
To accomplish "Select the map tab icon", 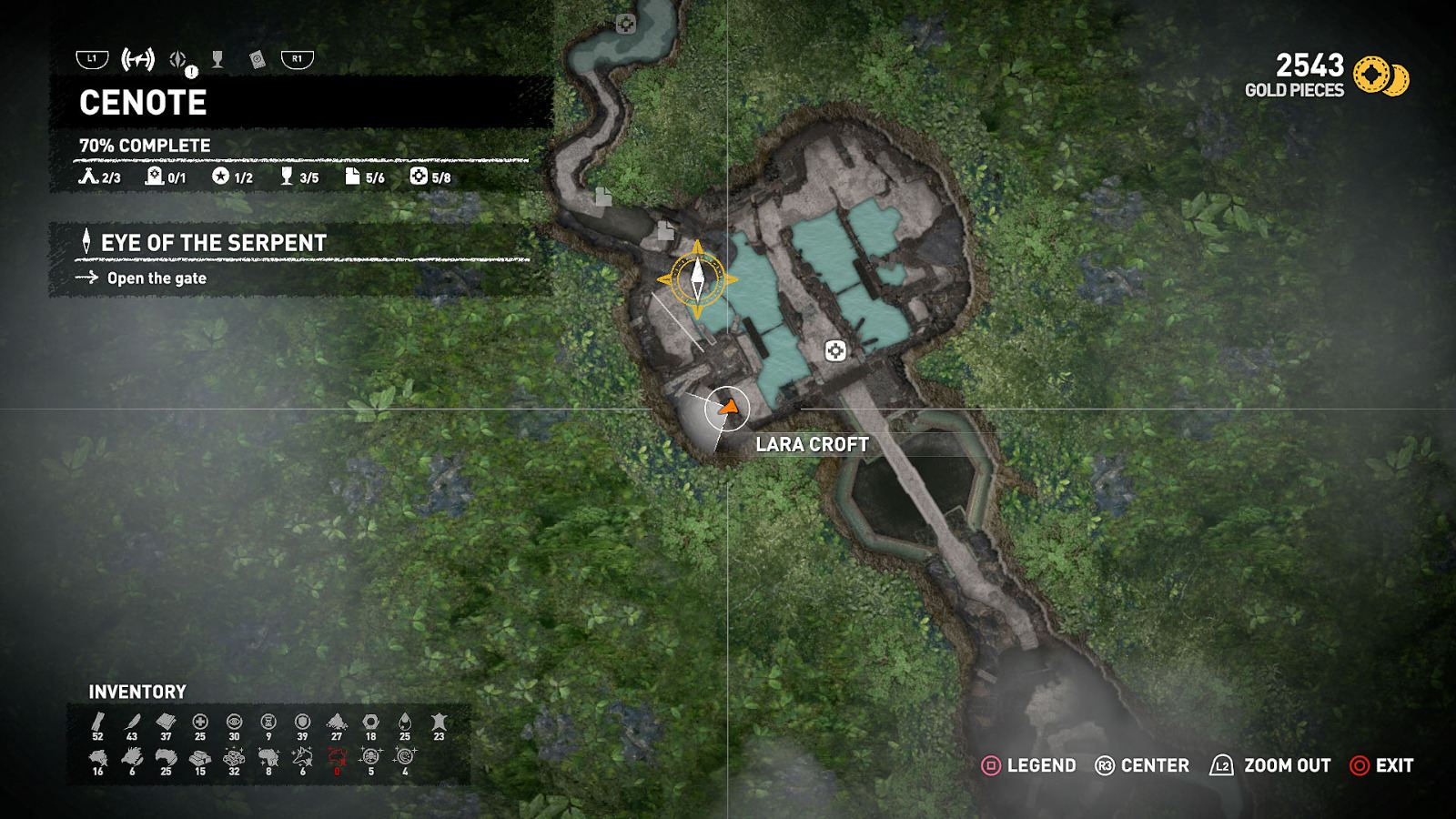I will click(x=138, y=60).
